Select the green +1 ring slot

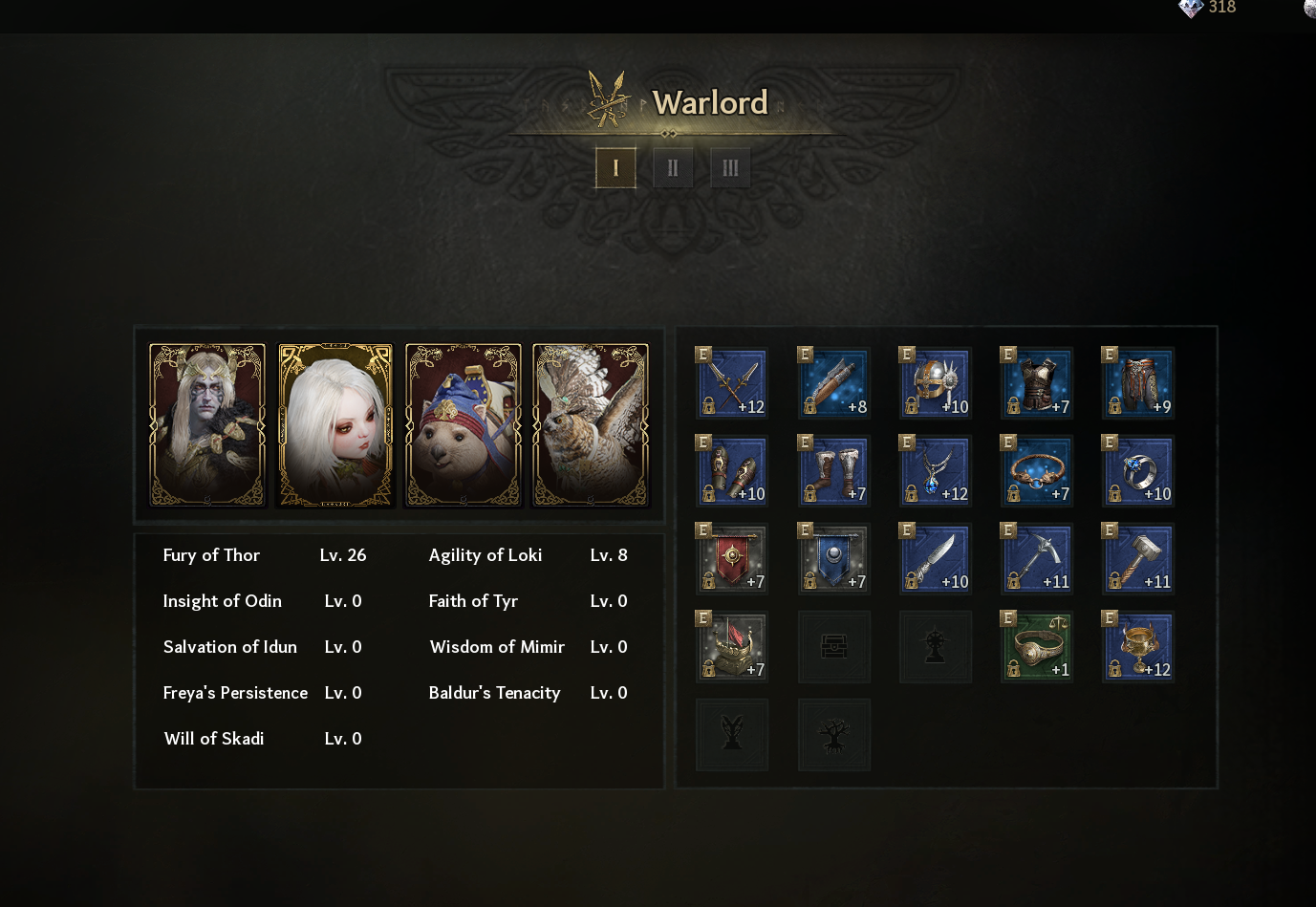click(1037, 646)
